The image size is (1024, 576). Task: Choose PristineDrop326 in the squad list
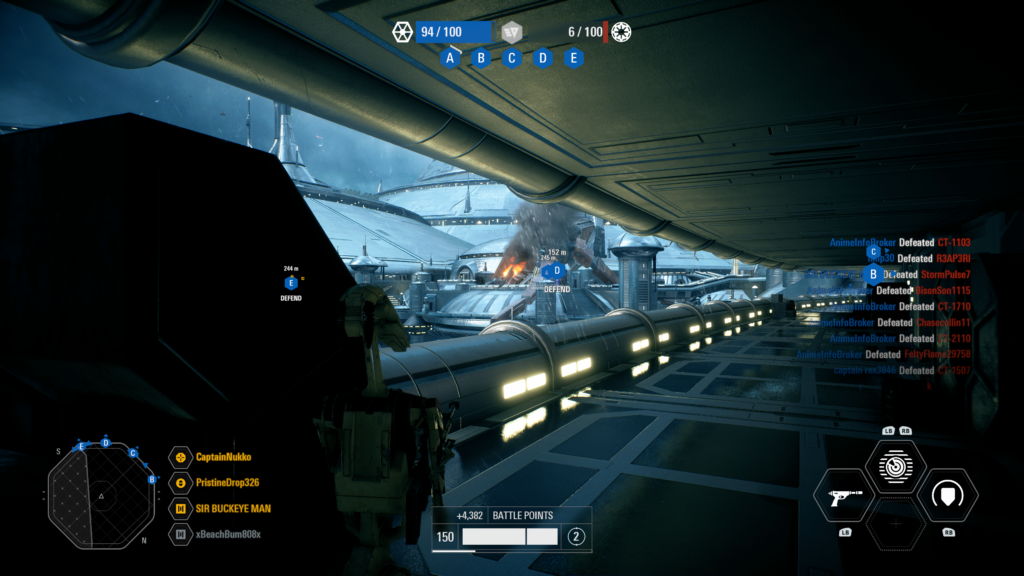point(227,483)
